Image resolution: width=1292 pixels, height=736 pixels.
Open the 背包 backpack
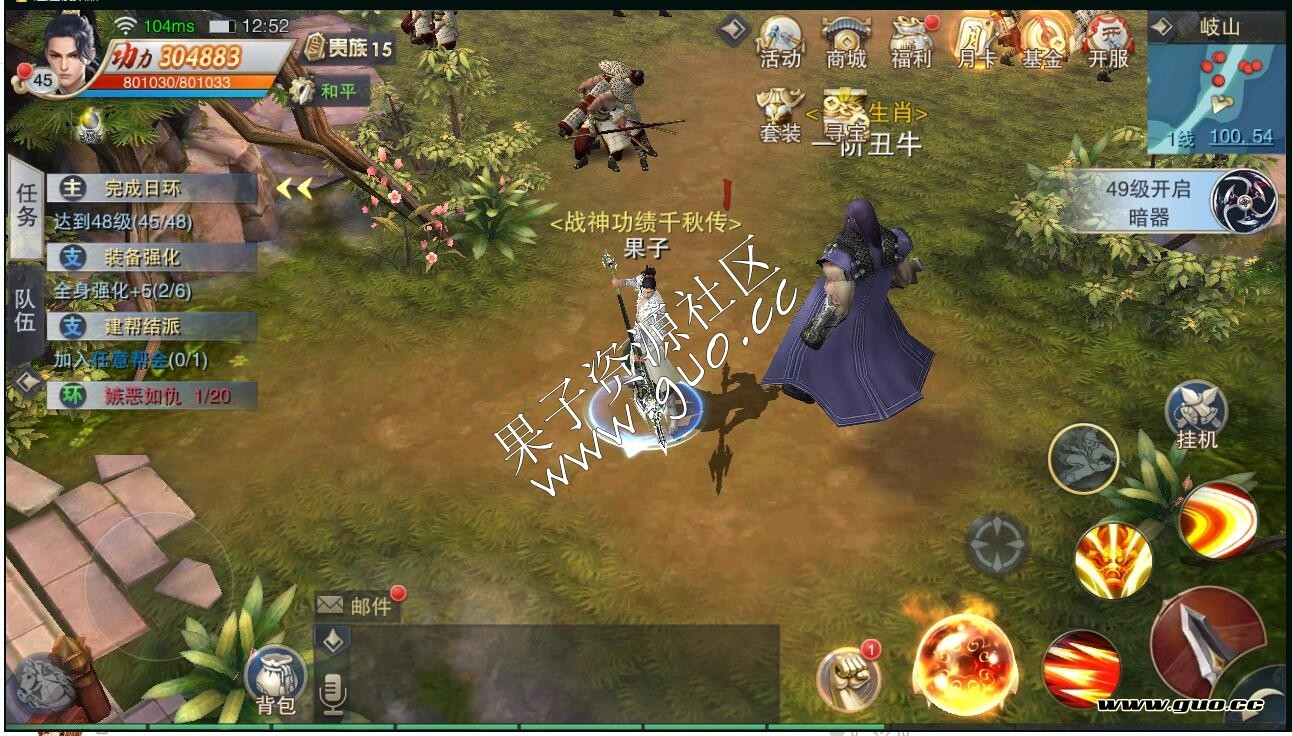pyautogui.click(x=275, y=680)
